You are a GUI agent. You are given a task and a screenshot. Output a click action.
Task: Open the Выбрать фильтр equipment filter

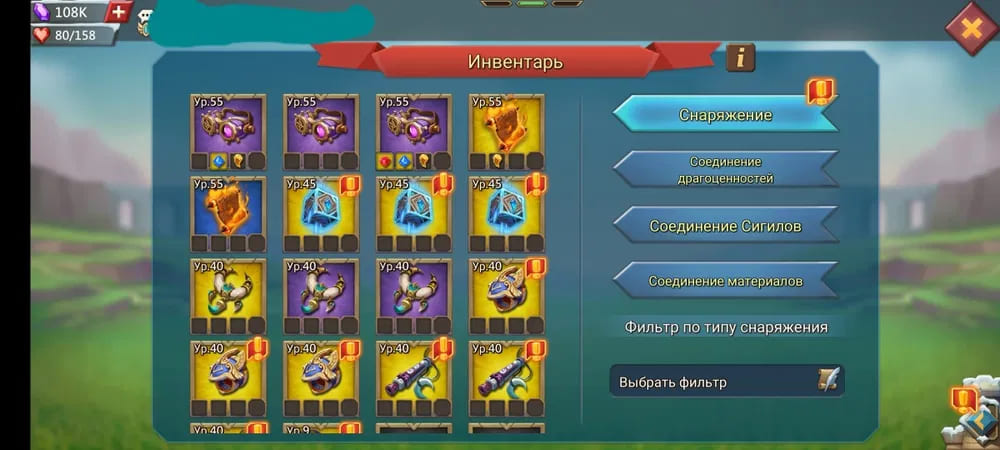click(727, 381)
